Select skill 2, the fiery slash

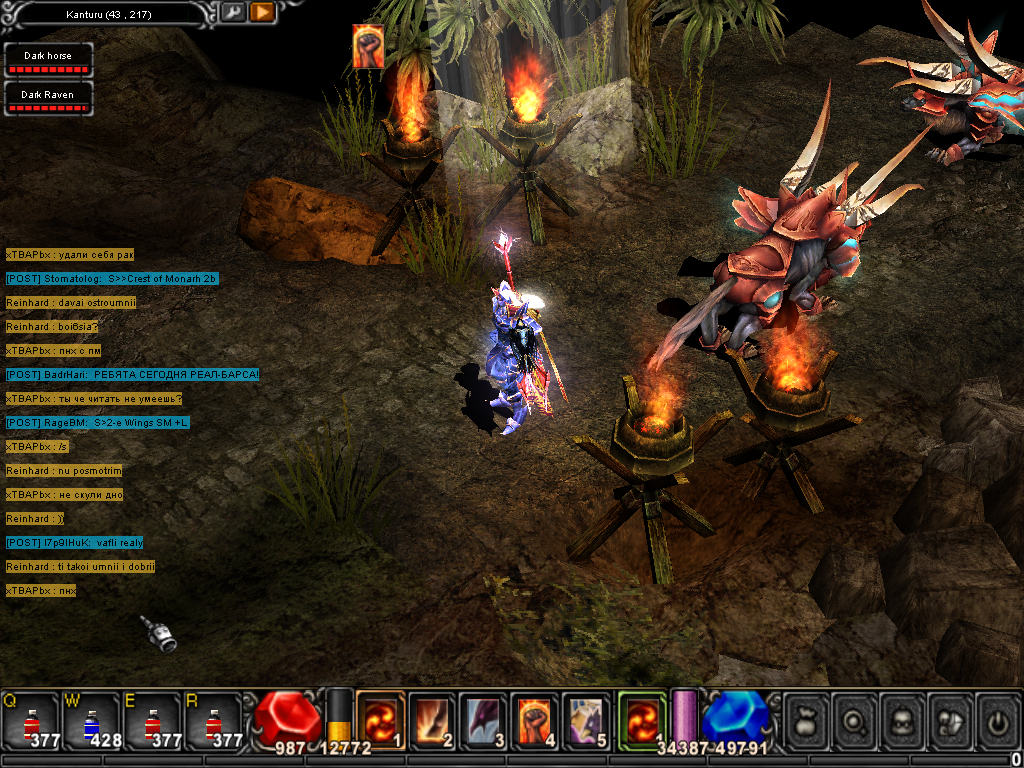coord(433,719)
